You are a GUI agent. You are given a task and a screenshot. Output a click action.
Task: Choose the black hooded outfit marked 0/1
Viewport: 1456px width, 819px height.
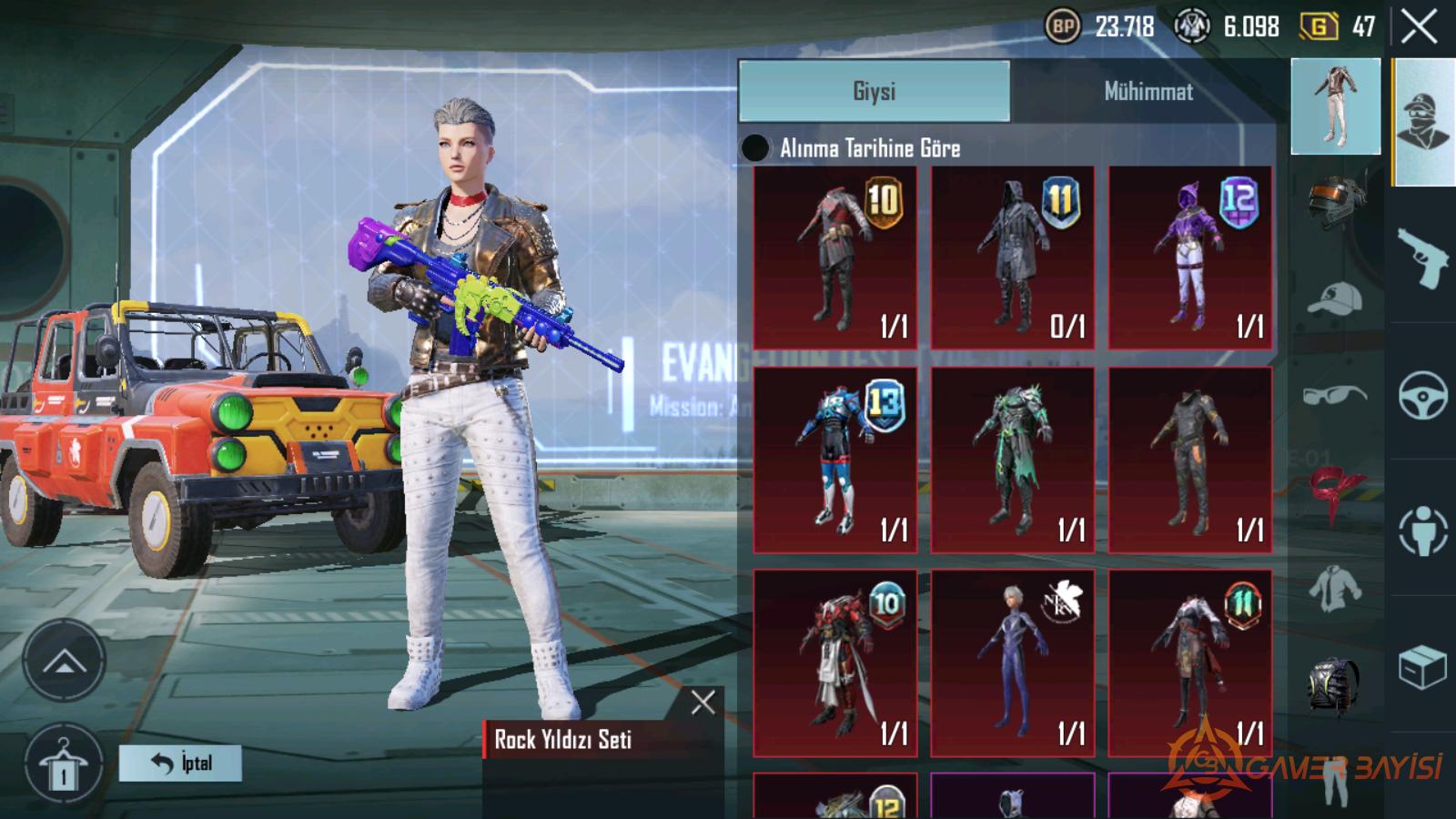point(1012,257)
